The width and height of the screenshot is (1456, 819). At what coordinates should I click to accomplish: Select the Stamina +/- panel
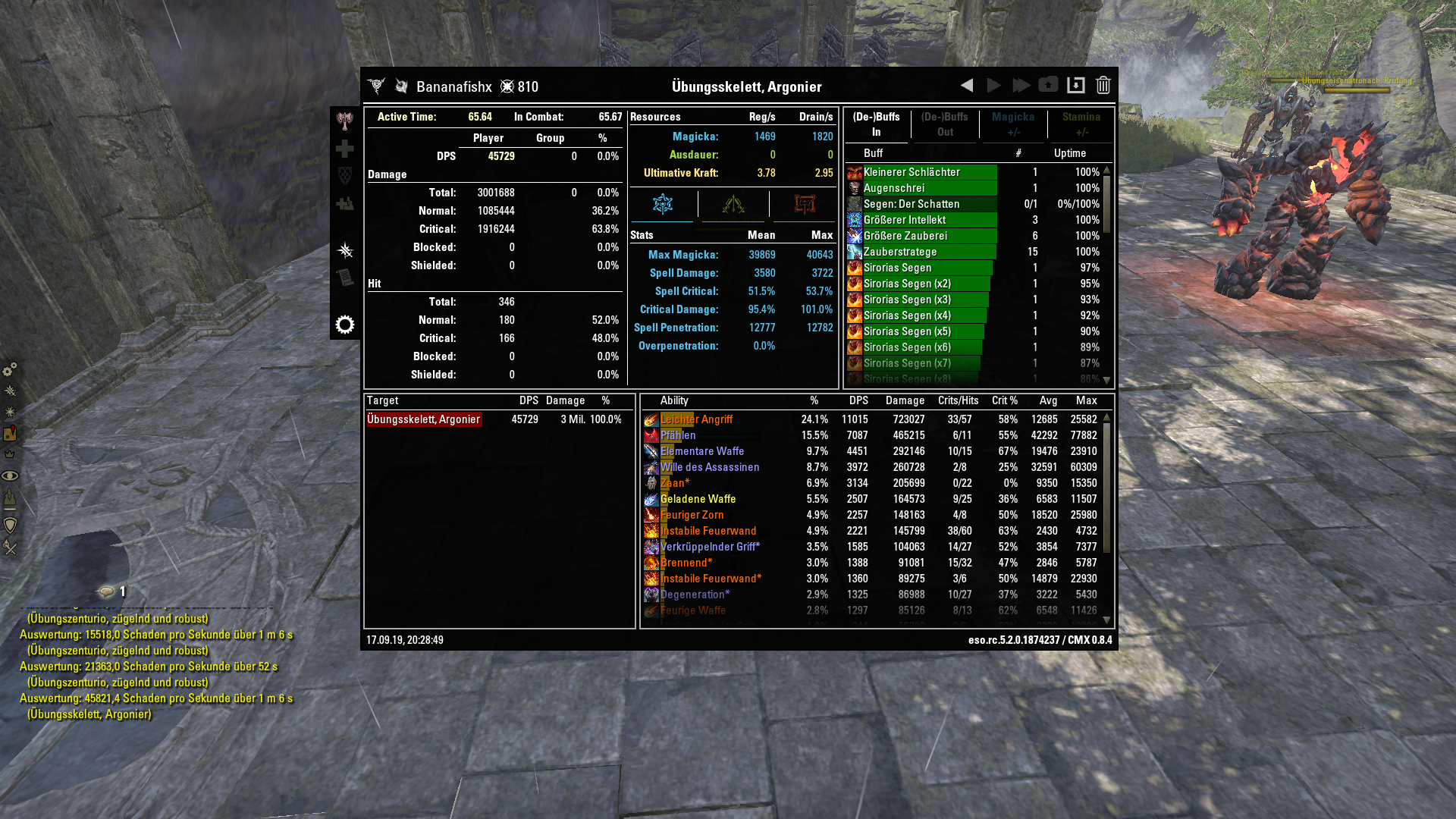[x=1081, y=123]
